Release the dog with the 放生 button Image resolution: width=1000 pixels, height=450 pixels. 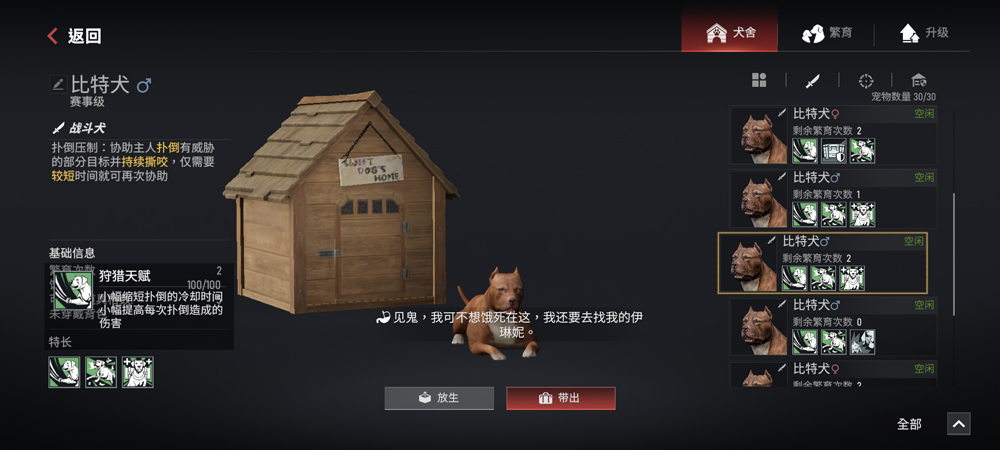(x=439, y=398)
